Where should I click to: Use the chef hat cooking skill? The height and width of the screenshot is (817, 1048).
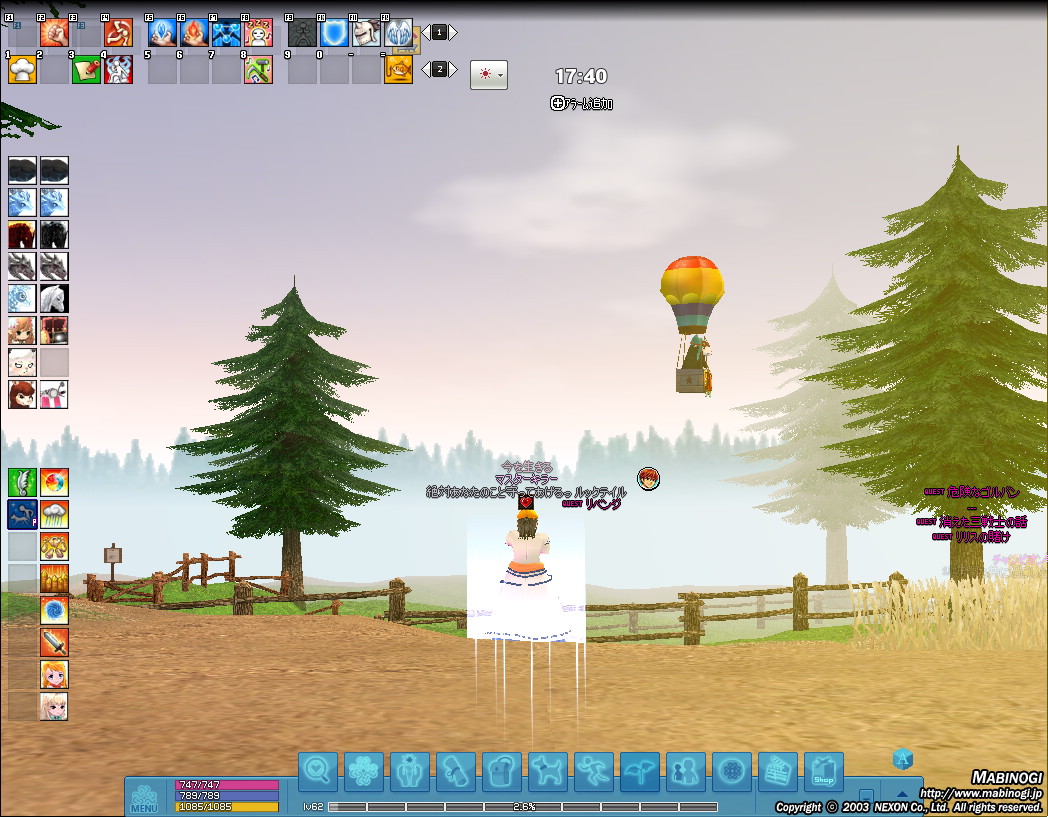(22, 69)
